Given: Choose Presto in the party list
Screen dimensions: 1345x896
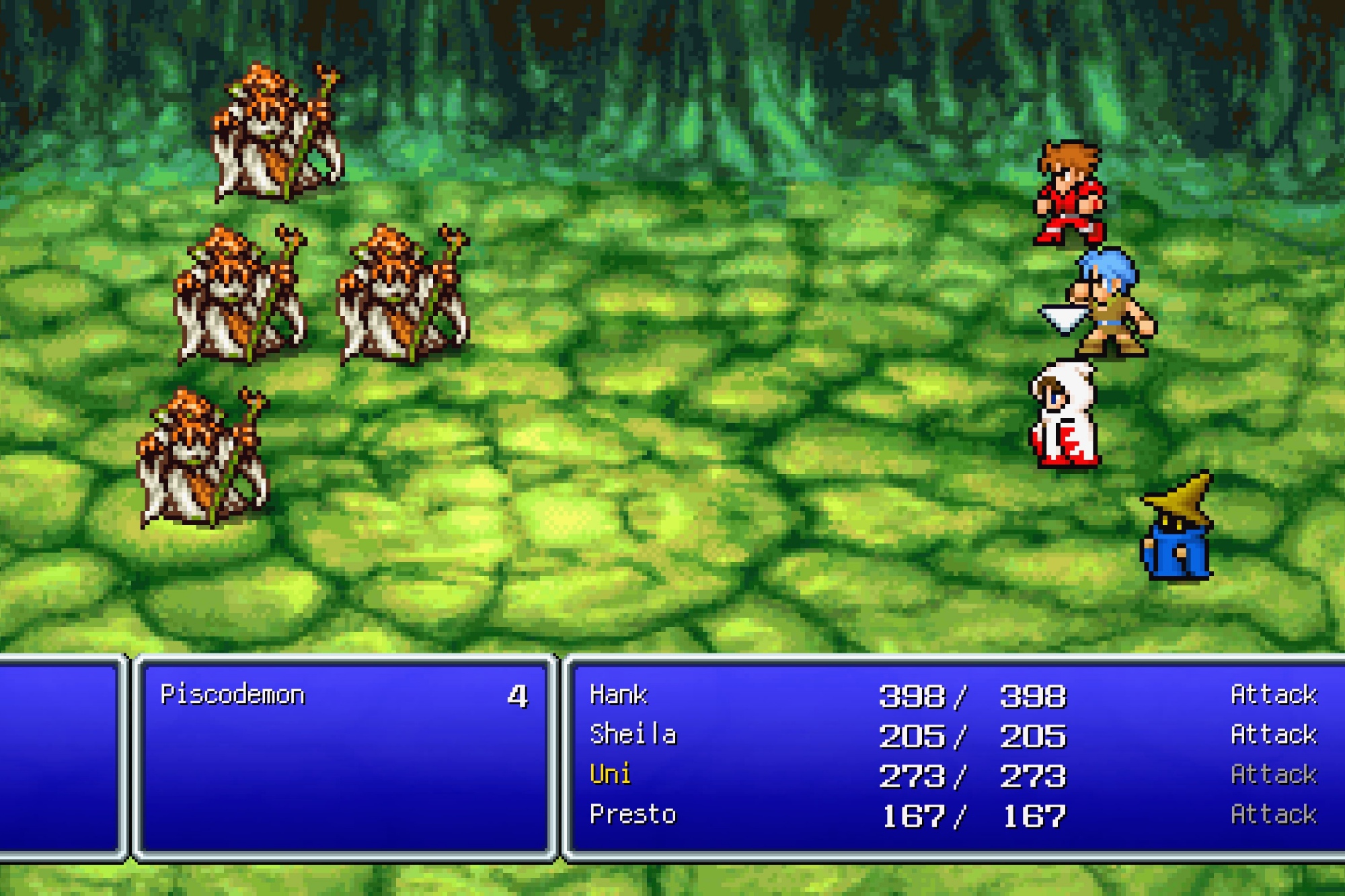Looking at the screenshot, I should click(633, 815).
